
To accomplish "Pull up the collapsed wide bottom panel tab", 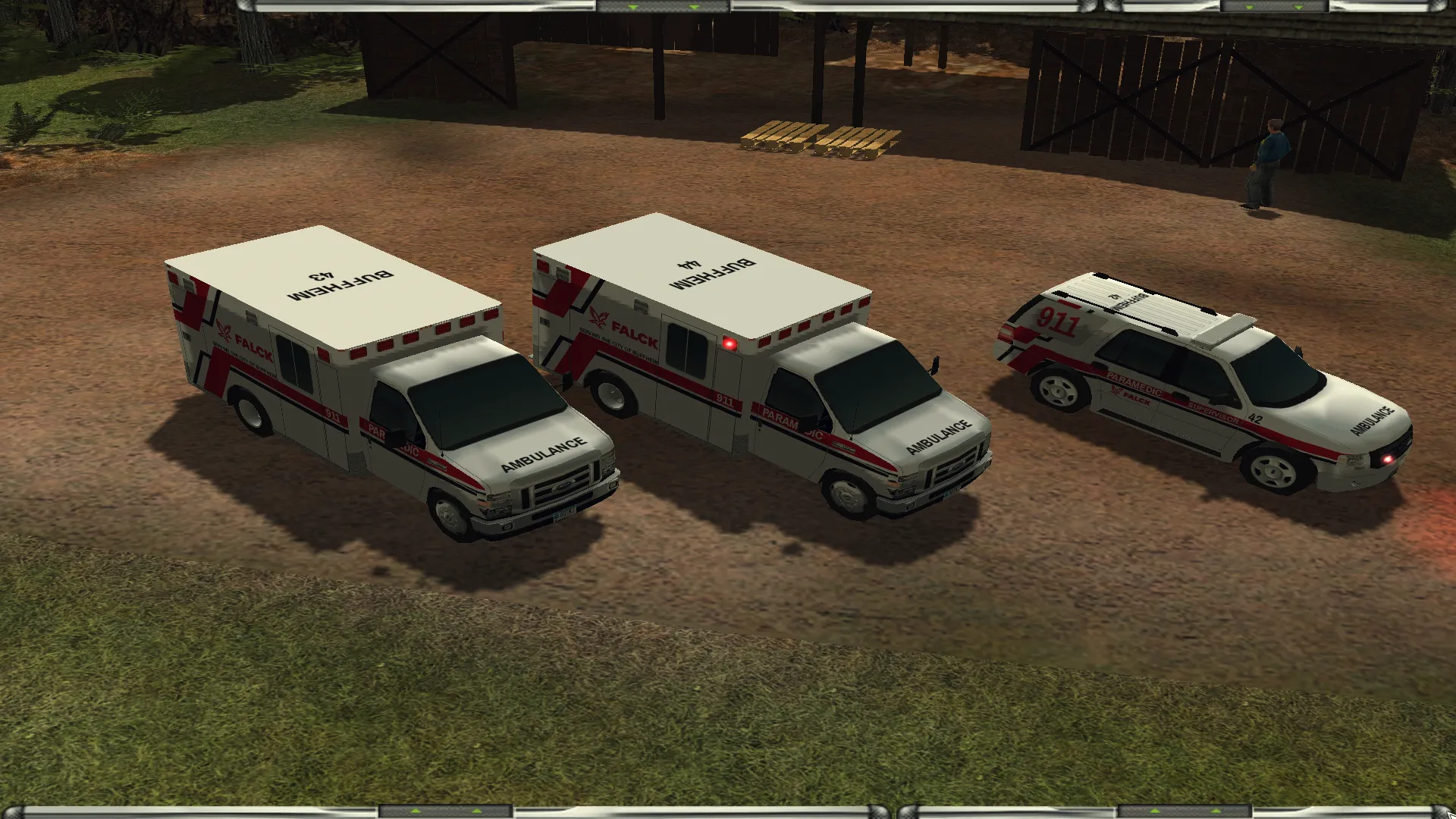I will (446, 812).
